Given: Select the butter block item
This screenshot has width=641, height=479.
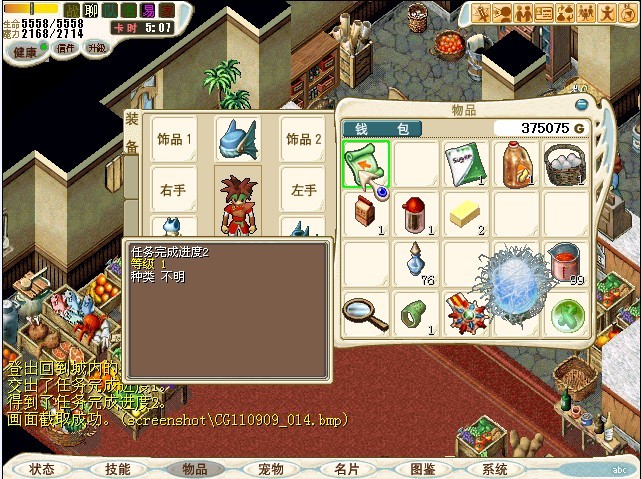Looking at the screenshot, I should point(466,213).
